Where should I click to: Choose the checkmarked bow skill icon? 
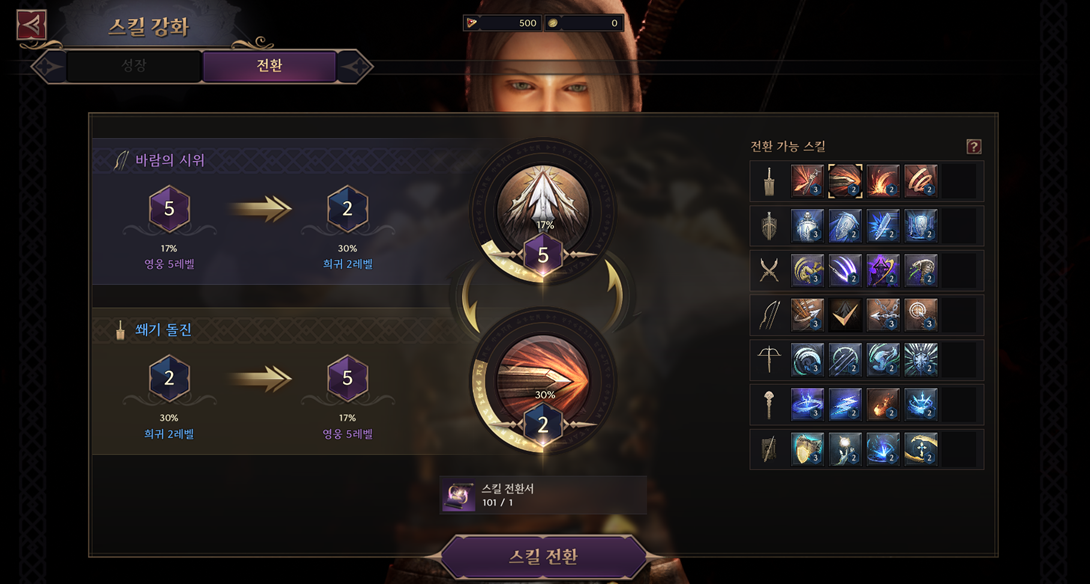(845, 315)
